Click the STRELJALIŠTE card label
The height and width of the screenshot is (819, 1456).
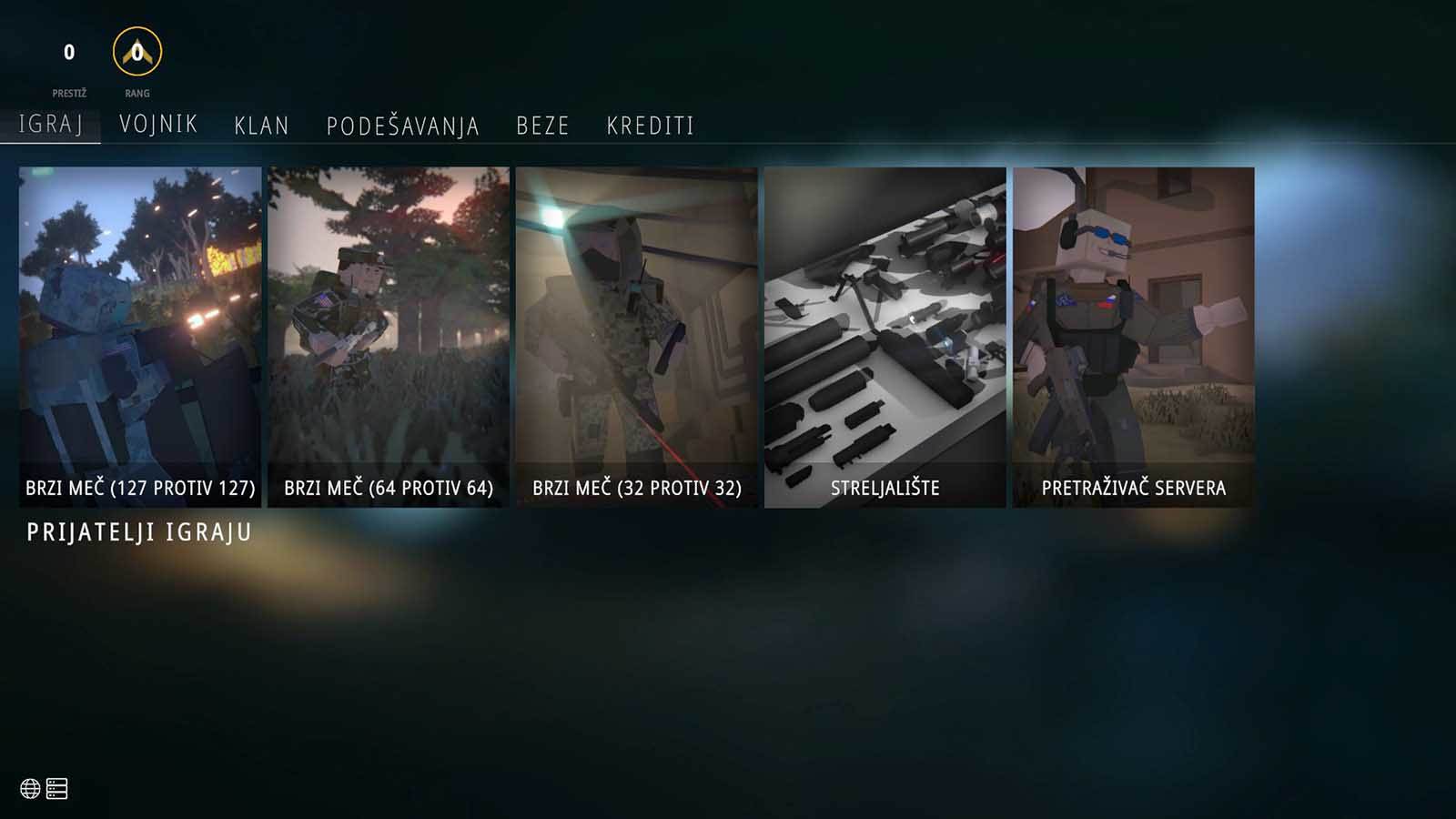[x=885, y=487]
